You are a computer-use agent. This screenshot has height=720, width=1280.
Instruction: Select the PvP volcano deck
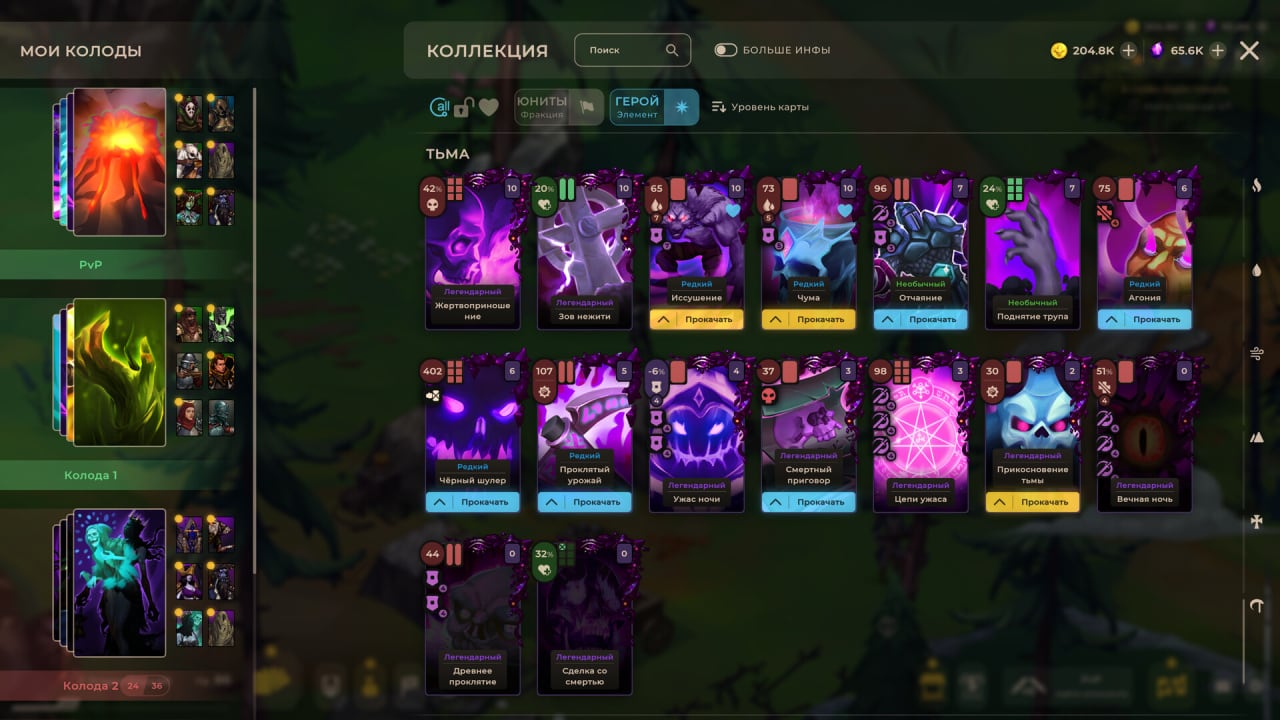119,162
